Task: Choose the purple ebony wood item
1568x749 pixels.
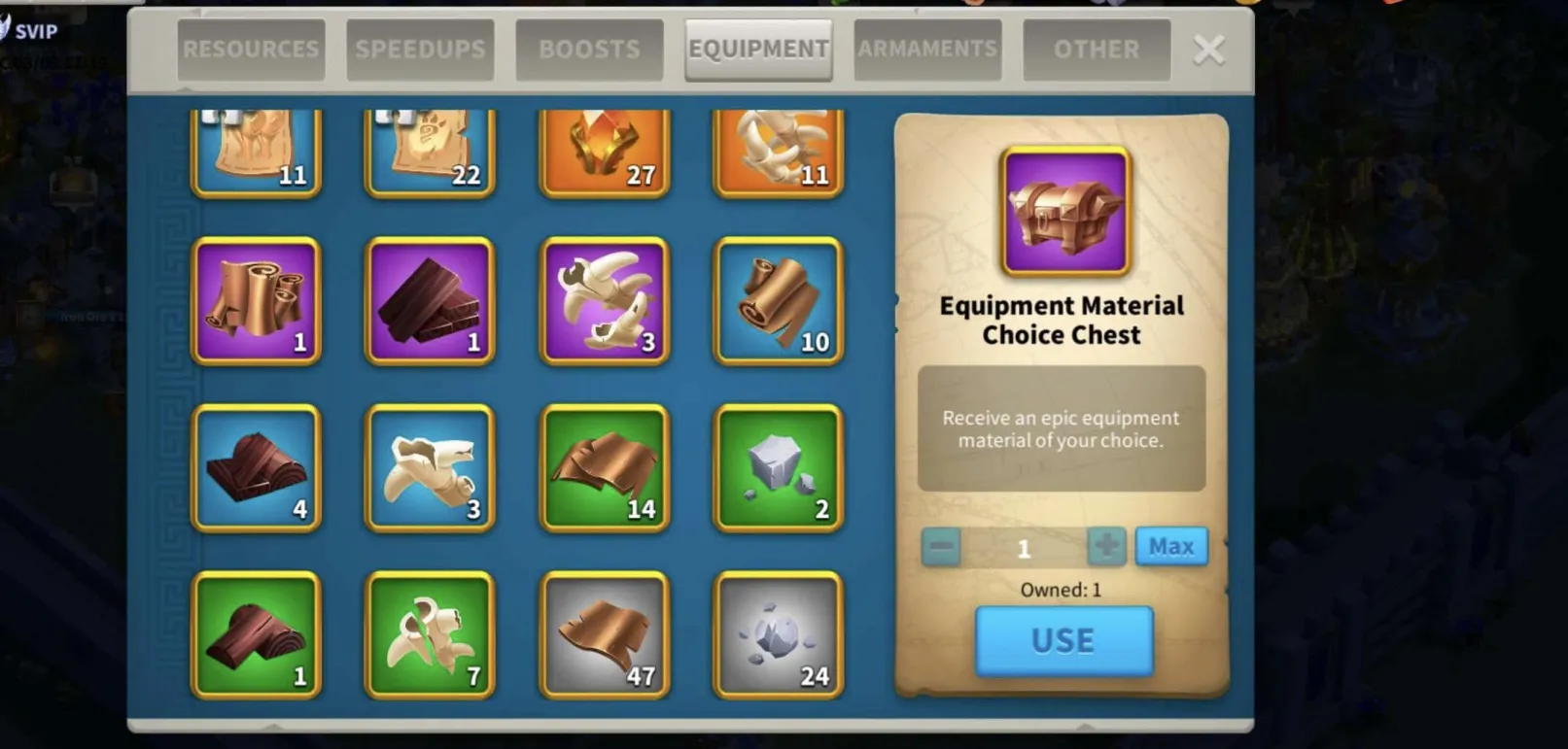Action: [430, 301]
